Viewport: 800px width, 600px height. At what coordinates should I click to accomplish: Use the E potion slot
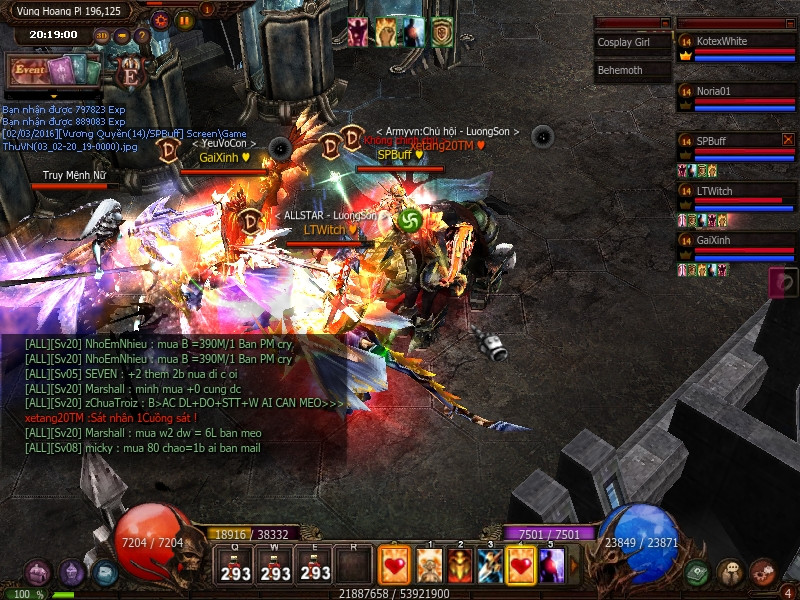pos(315,565)
